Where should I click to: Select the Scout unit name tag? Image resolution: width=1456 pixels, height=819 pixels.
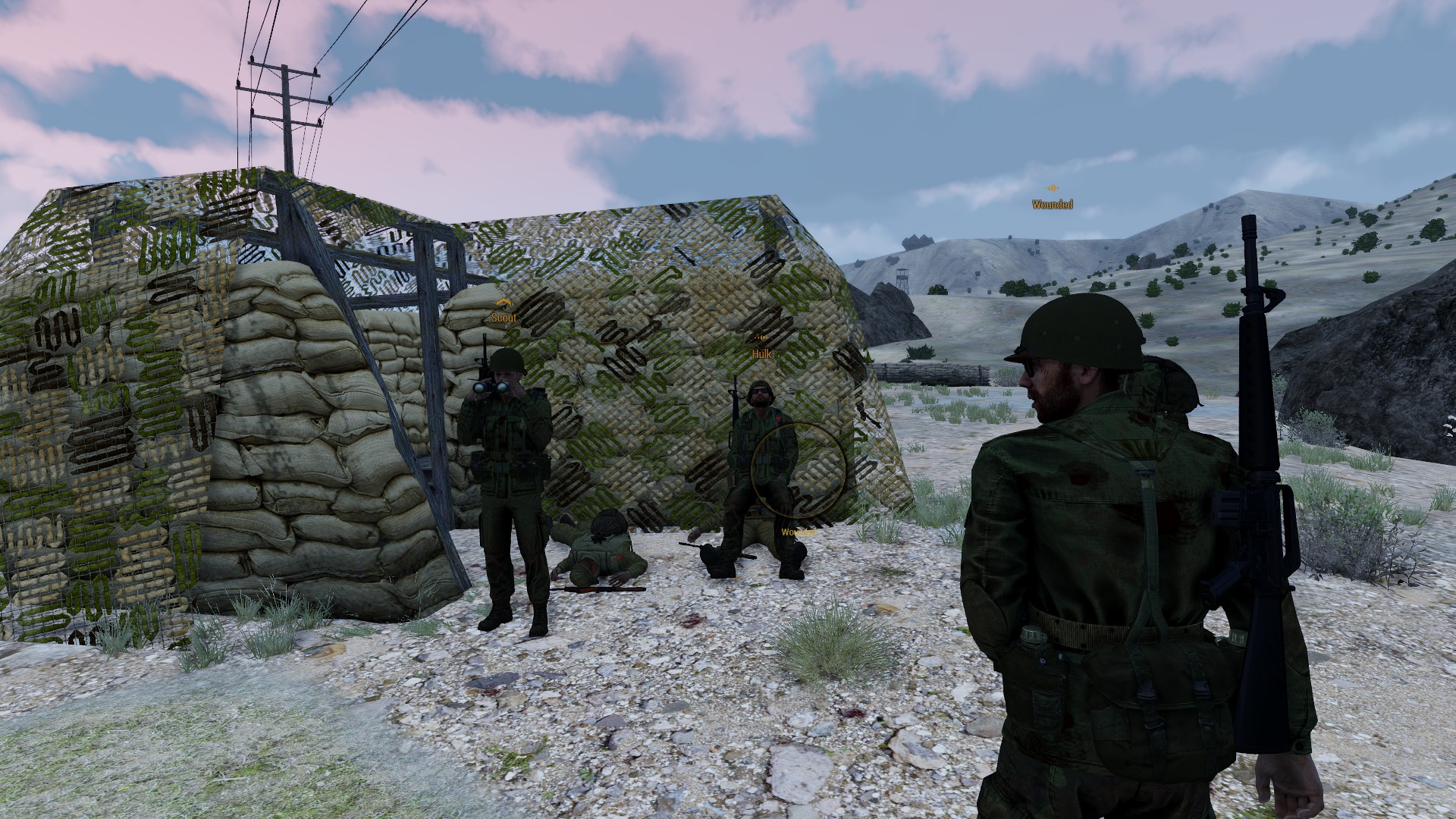click(504, 318)
